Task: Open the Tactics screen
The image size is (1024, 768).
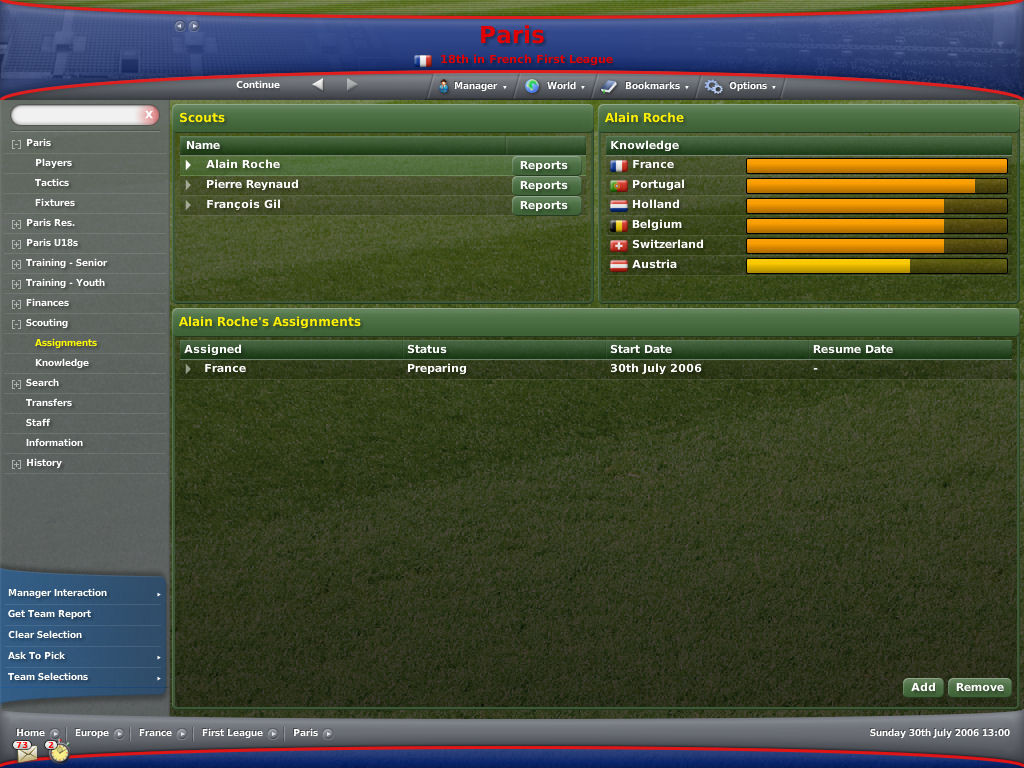Action: pyautogui.click(x=52, y=183)
